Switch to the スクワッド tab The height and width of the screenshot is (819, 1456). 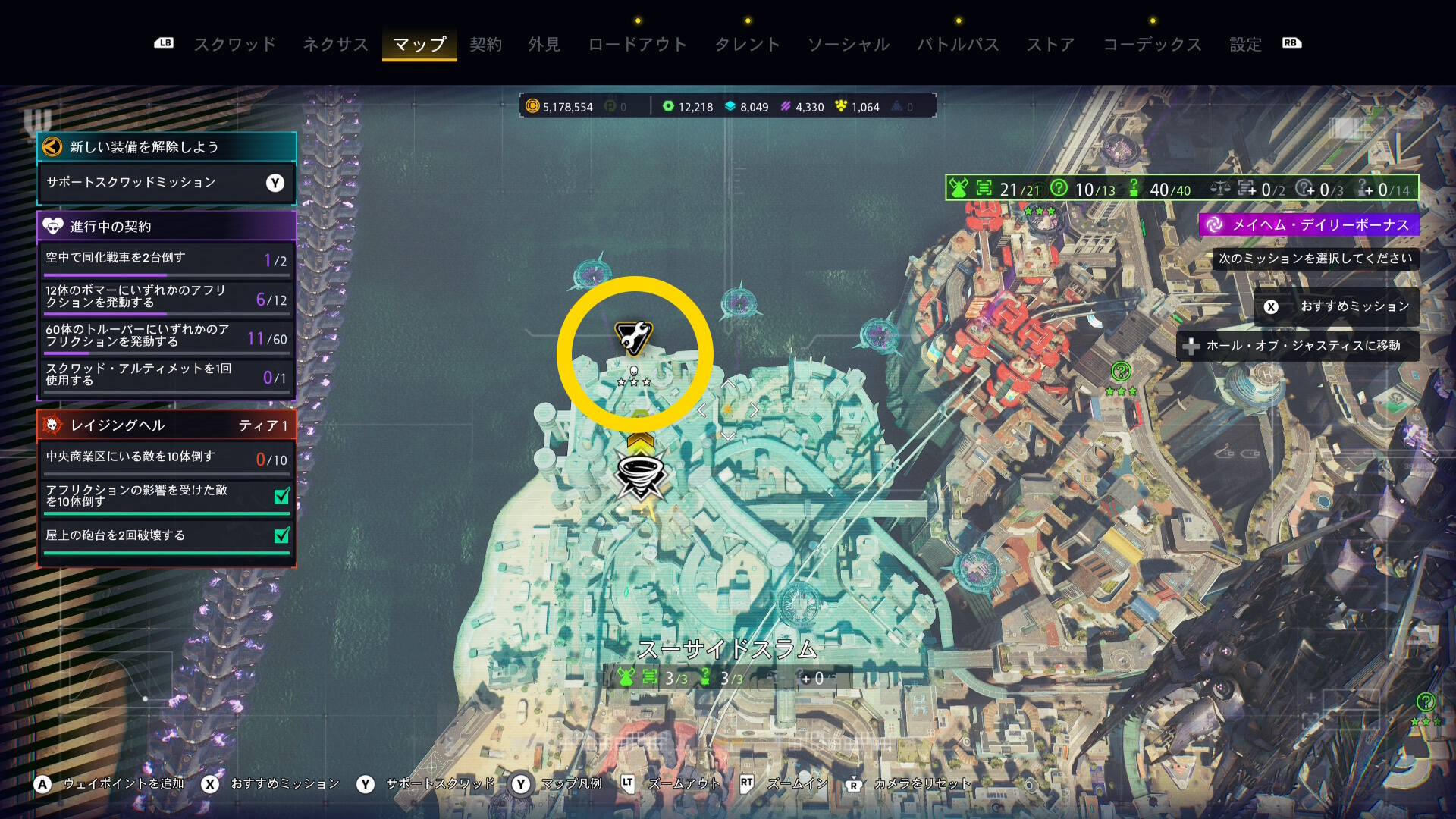coord(235,45)
